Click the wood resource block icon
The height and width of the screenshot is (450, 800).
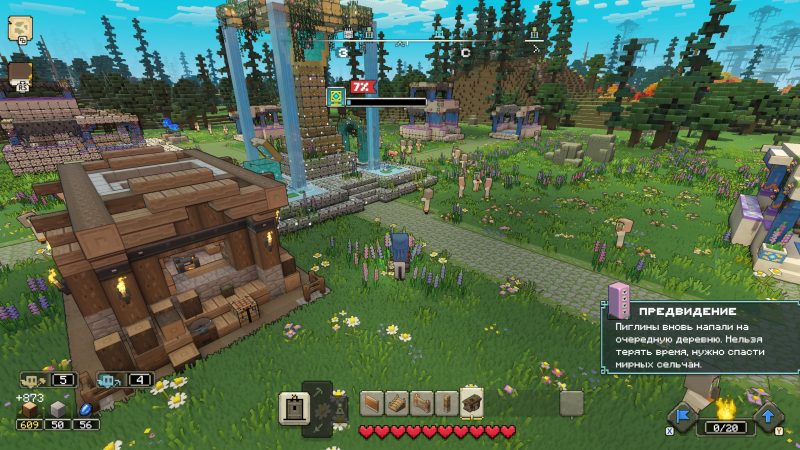click(29, 409)
